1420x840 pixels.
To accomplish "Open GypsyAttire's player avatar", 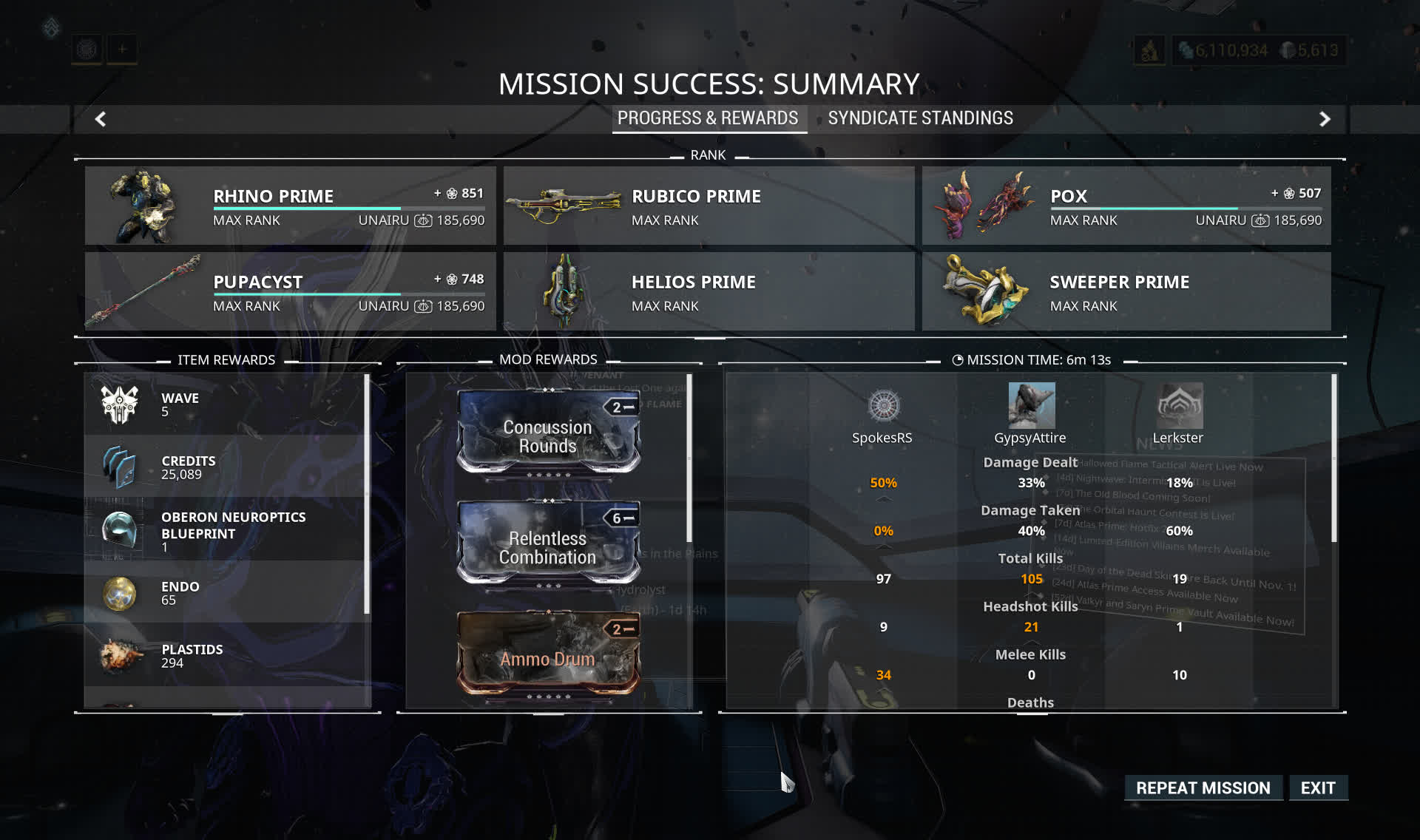I will 1031,405.
